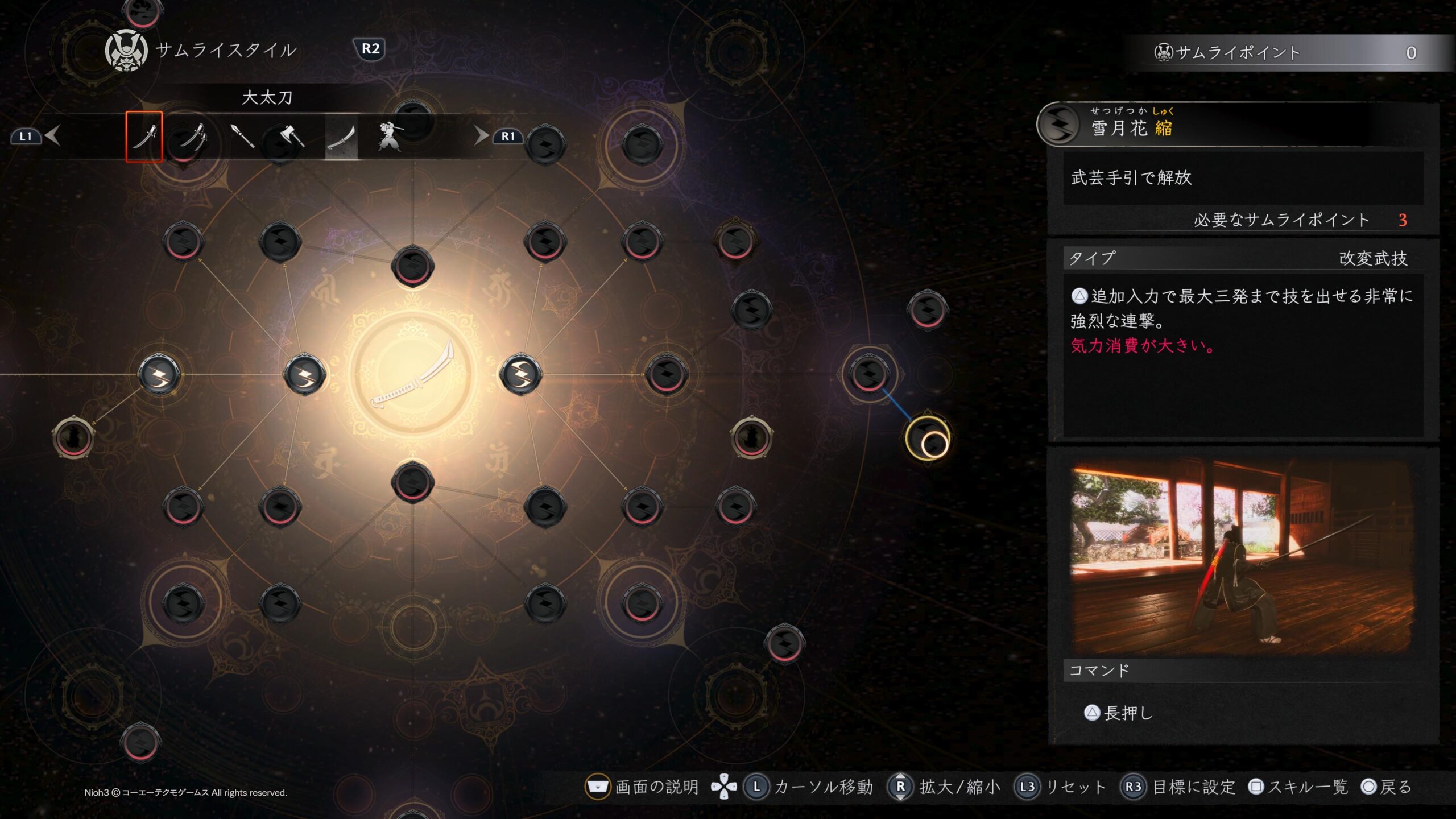Open the skill preview dojo thumbnail
Image resolution: width=1456 pixels, height=819 pixels.
pos(1242,556)
